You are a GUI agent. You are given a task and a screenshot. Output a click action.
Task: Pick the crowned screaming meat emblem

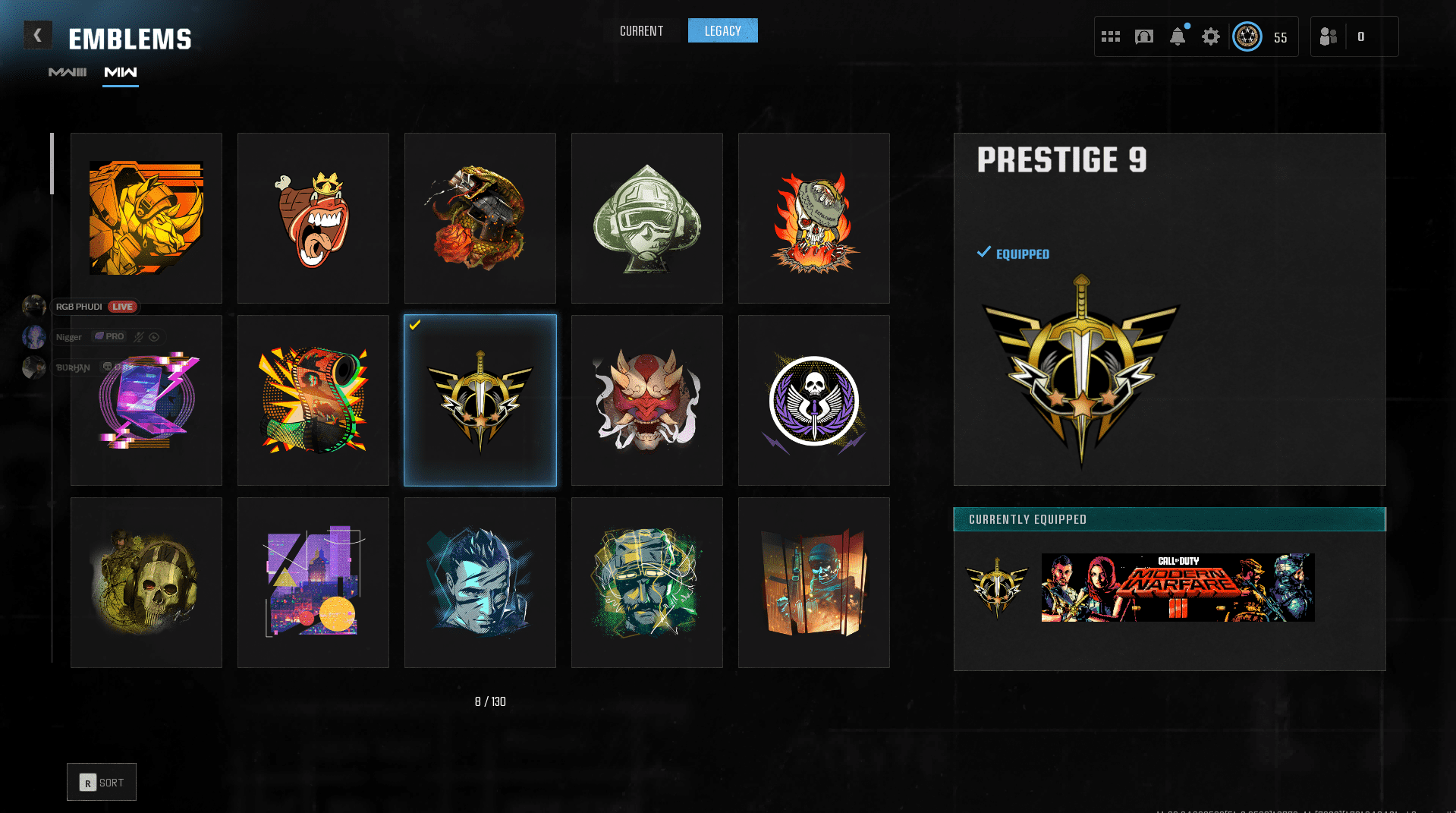313,218
